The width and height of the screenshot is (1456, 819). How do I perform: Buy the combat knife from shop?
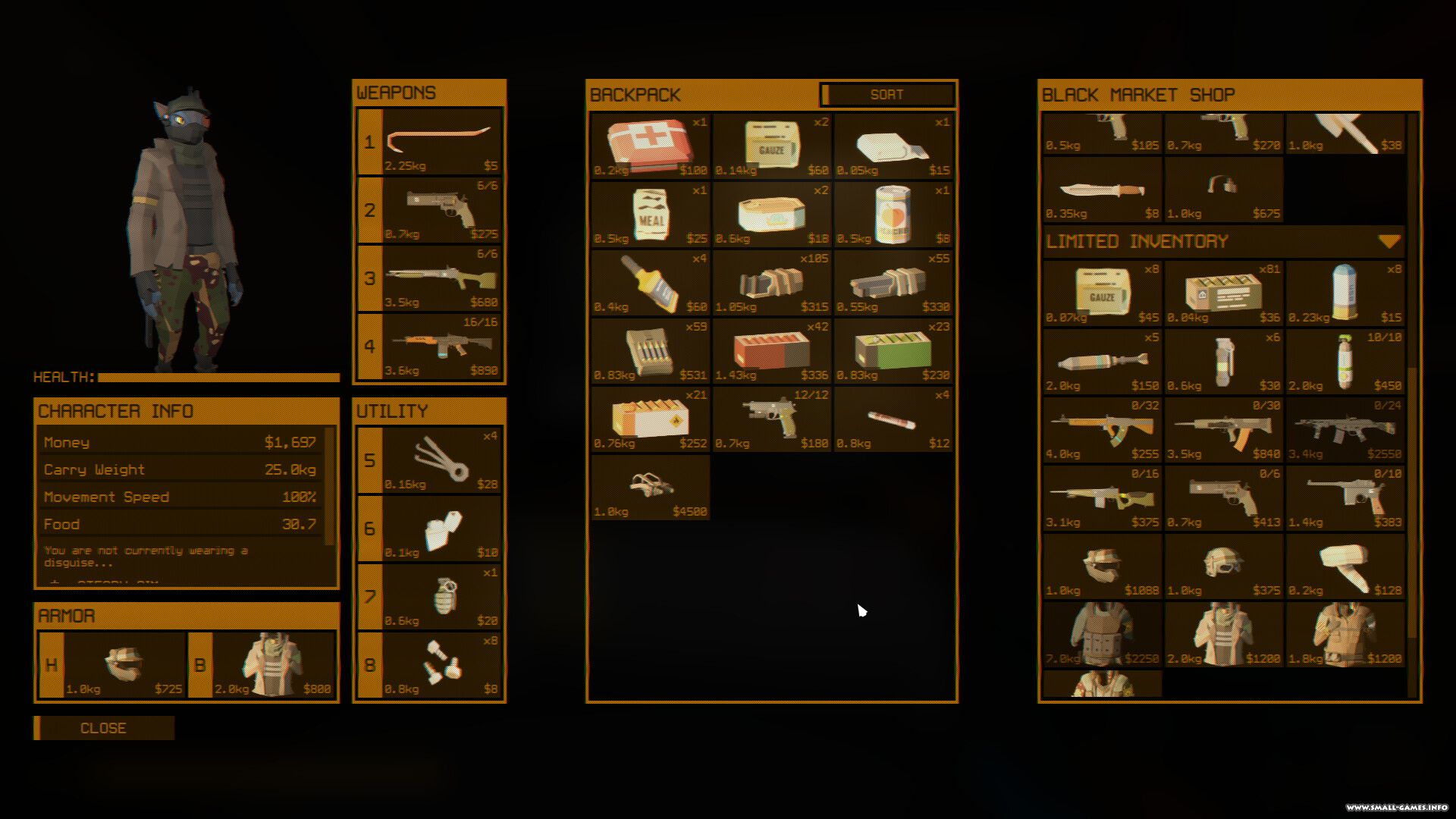point(1102,190)
